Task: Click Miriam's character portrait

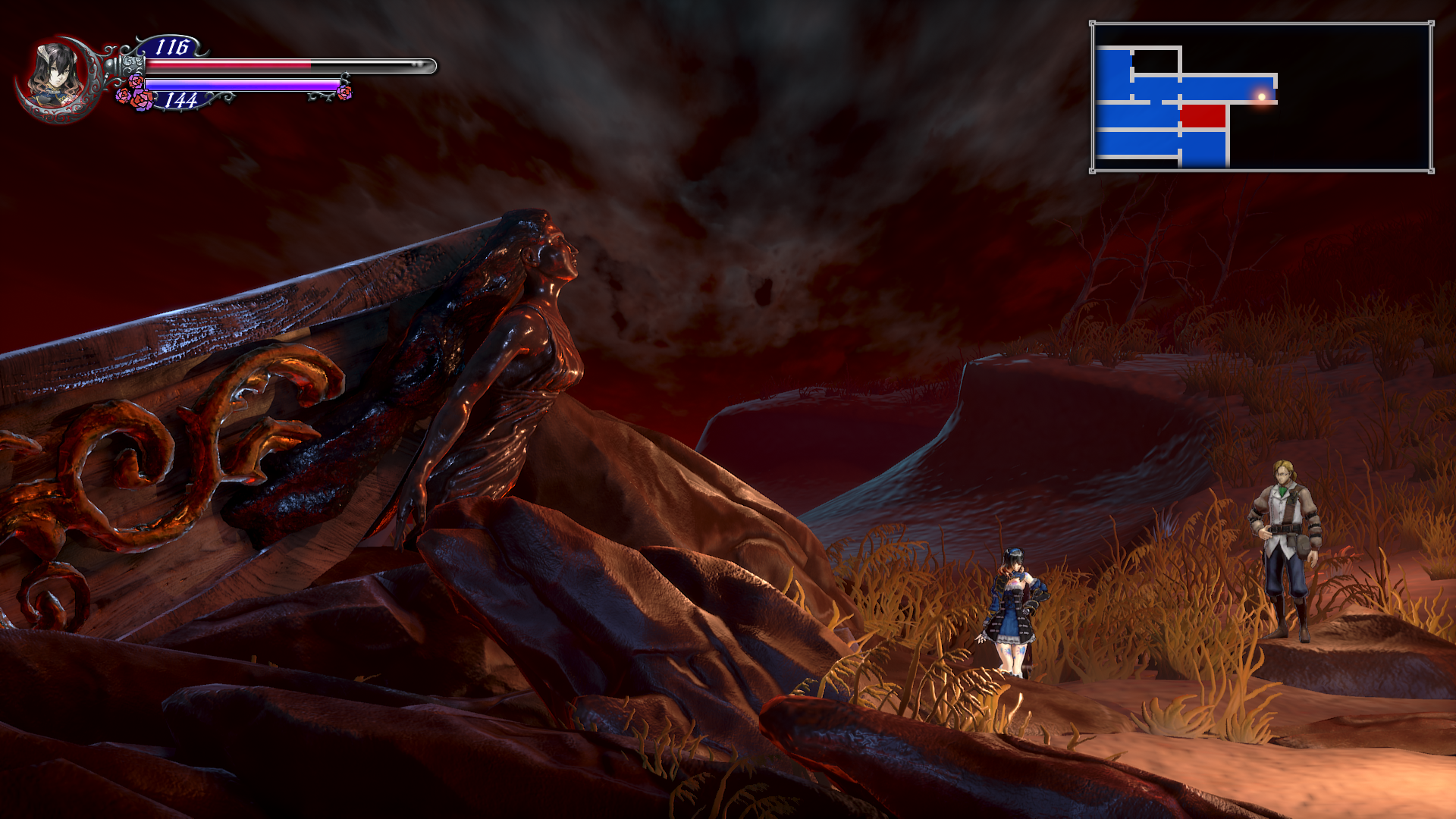Action: pyautogui.click(x=55, y=76)
